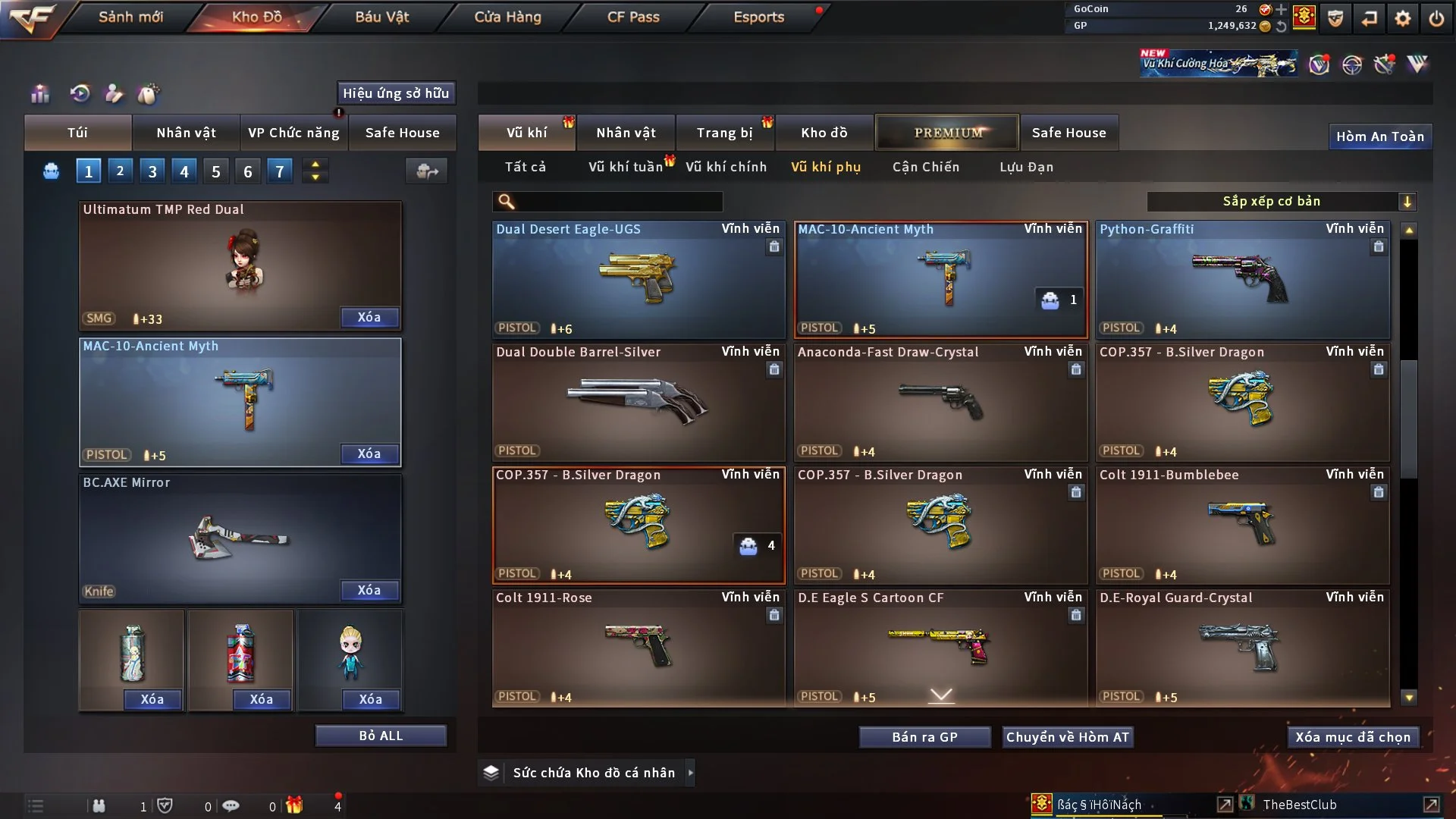The height and width of the screenshot is (819, 1456).
Task: Switch to the Cận Chiến weapons tab
Action: 925,167
